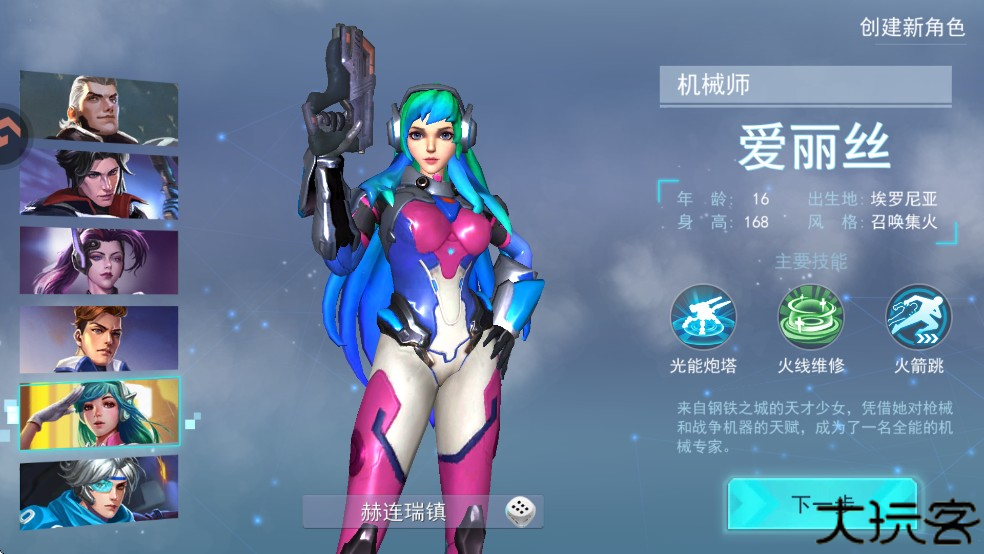
Task: Tap the arrow tab beside the character list
Action: pyautogui.click(x=12, y=127)
